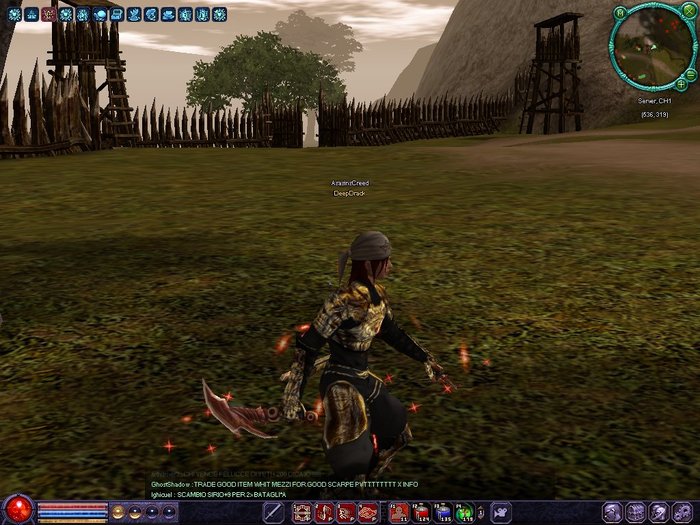Open the world map with the M button
This screenshot has width=700, height=525.
pyautogui.click(x=621, y=13)
